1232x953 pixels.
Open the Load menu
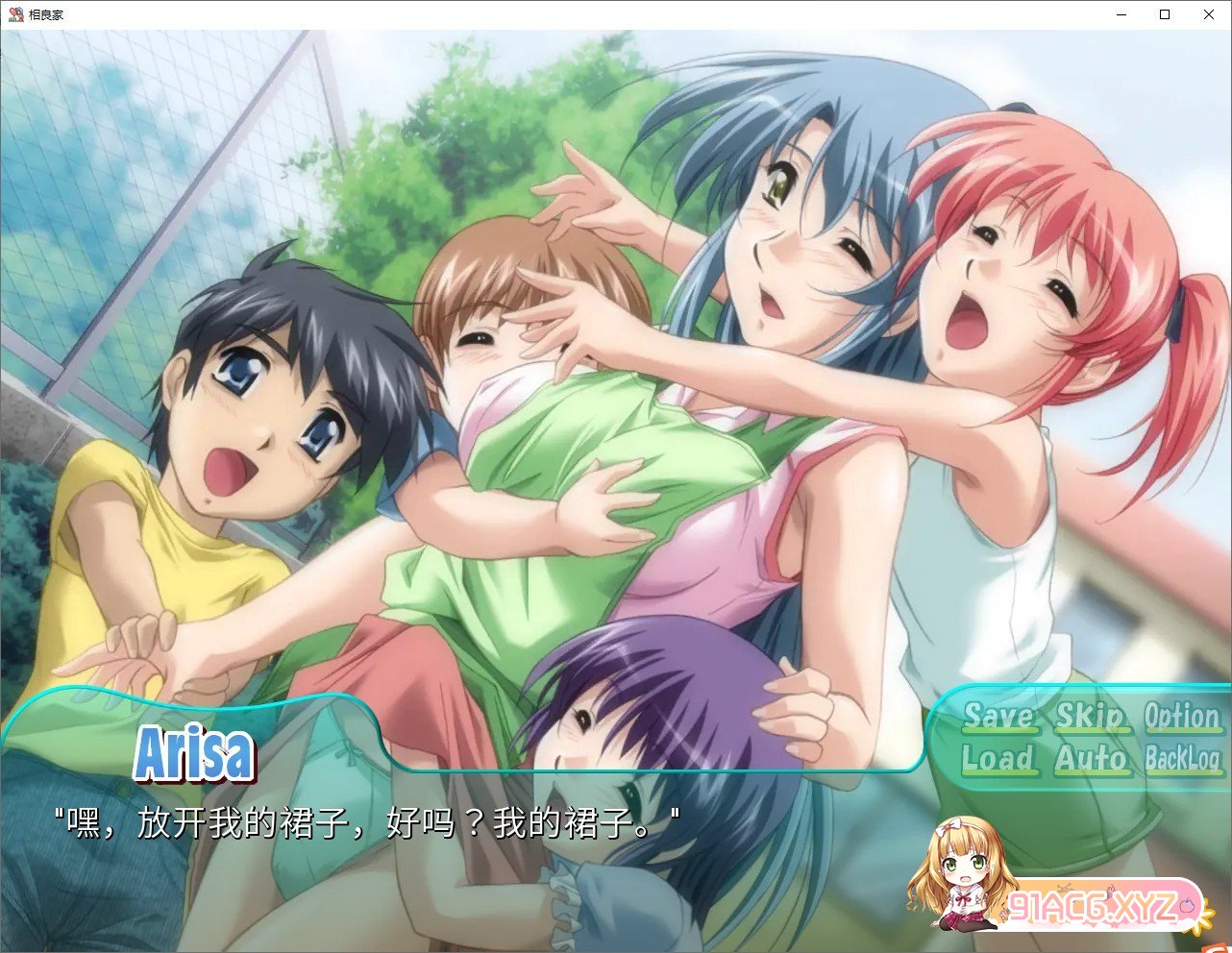point(998,759)
